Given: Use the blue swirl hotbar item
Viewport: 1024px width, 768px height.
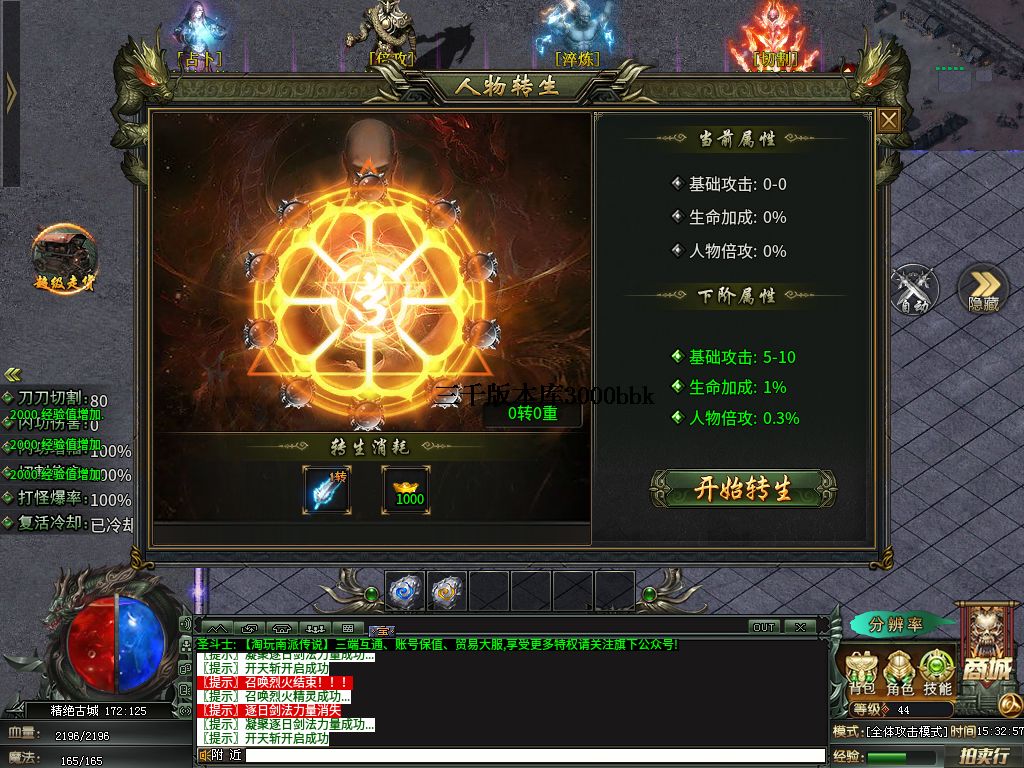Looking at the screenshot, I should [x=406, y=592].
